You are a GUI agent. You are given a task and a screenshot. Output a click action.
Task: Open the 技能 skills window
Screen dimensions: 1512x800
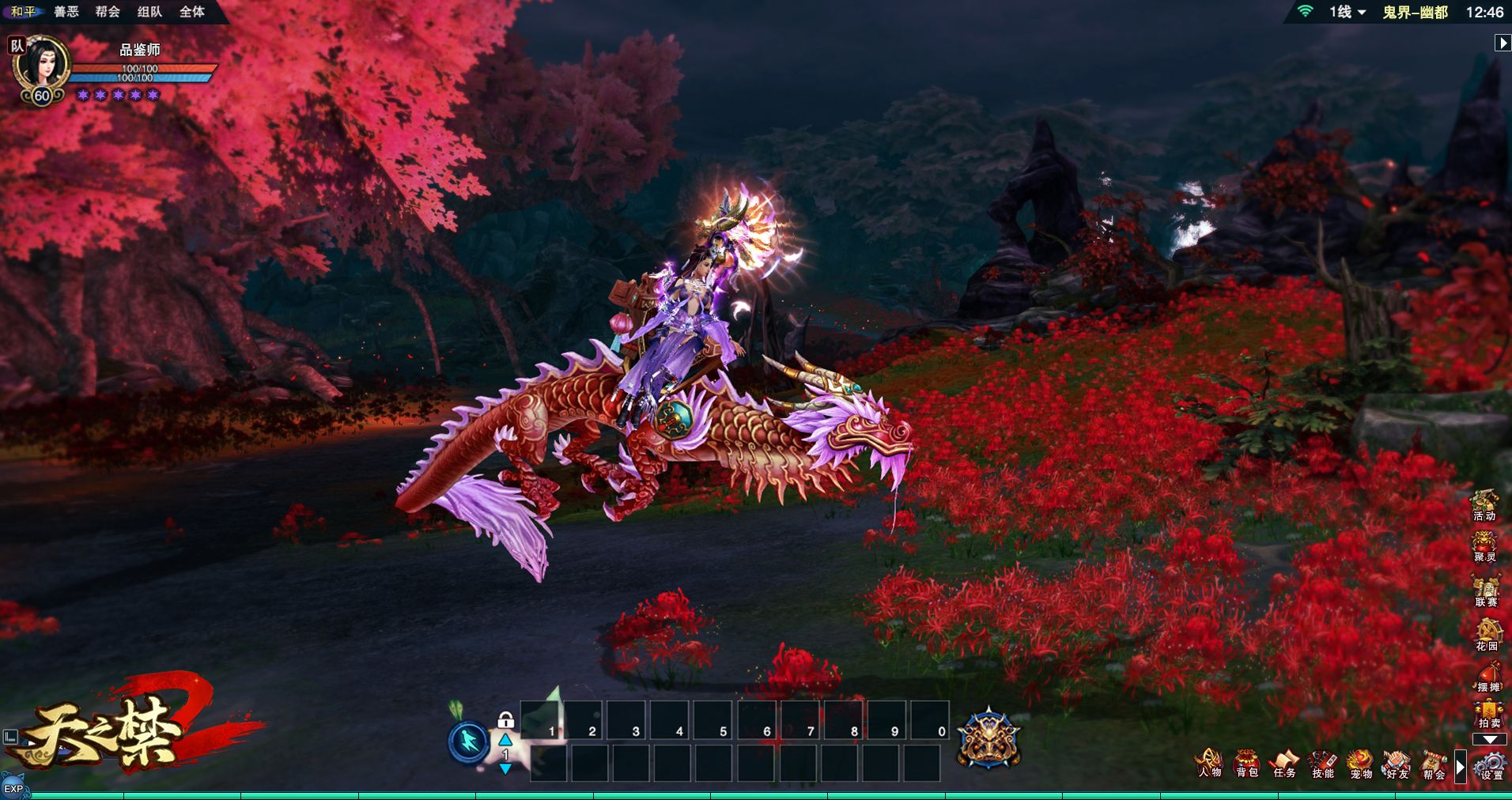(1322, 764)
